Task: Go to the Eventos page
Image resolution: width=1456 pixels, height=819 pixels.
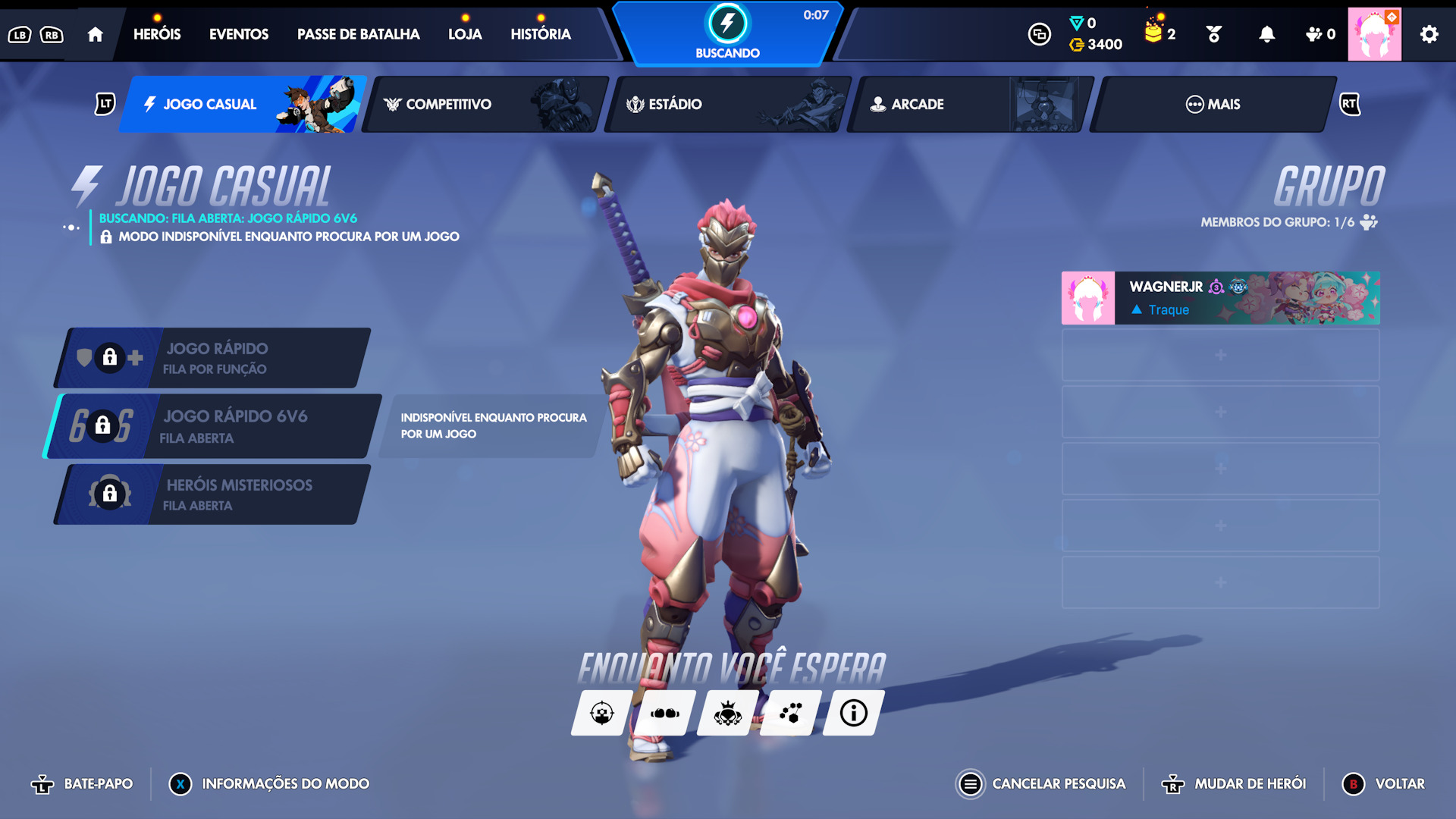Action: [x=238, y=34]
